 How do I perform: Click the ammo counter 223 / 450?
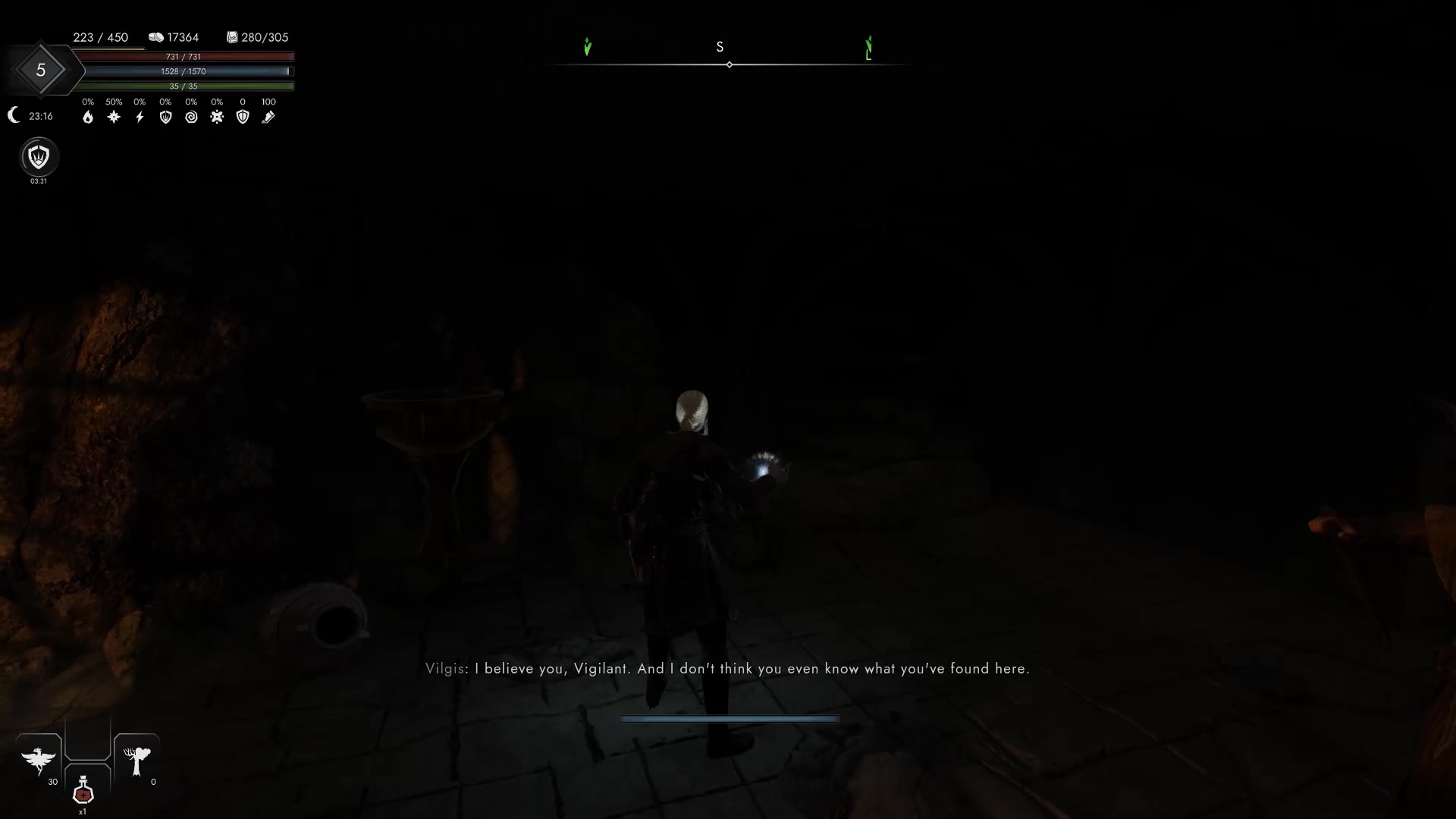(x=102, y=37)
